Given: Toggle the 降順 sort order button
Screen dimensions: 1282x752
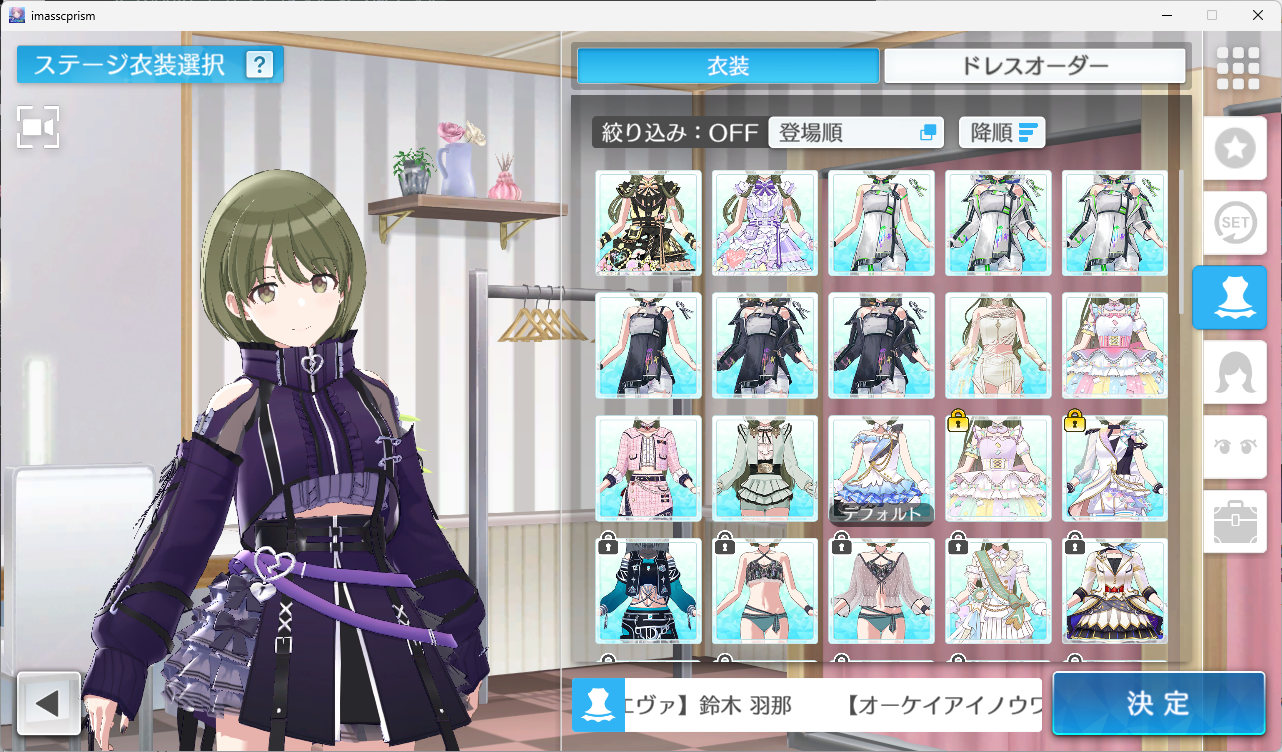Looking at the screenshot, I should (x=1002, y=132).
